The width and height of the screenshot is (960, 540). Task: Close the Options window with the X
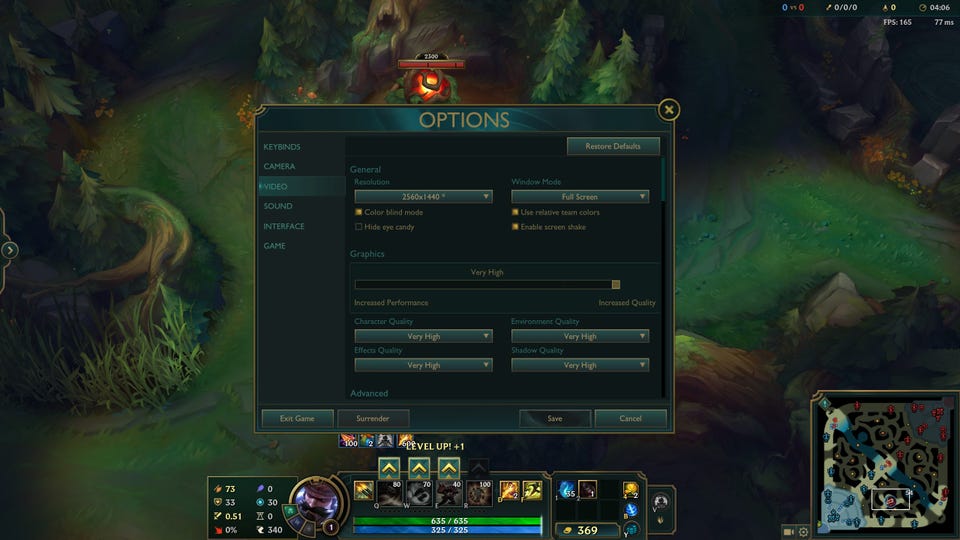[669, 110]
